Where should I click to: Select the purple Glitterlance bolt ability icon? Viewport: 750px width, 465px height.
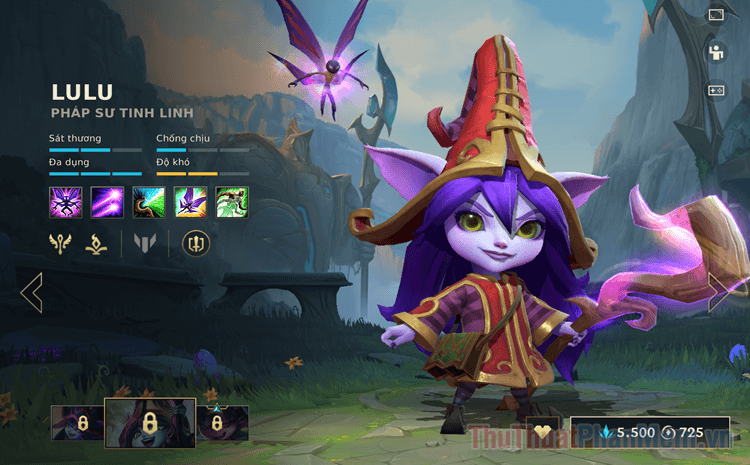pos(107,202)
